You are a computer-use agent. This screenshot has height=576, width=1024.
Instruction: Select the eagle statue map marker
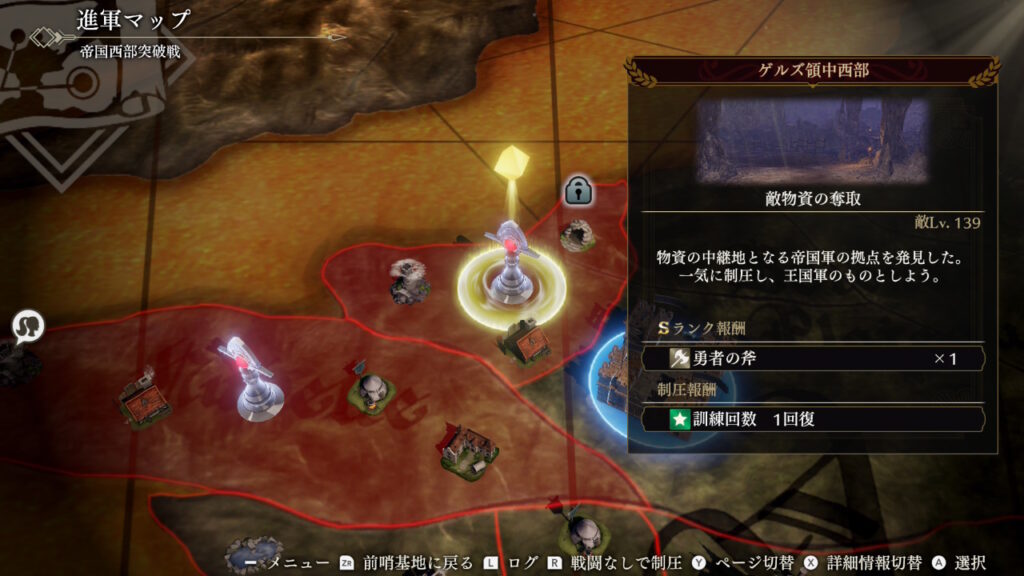point(410,280)
